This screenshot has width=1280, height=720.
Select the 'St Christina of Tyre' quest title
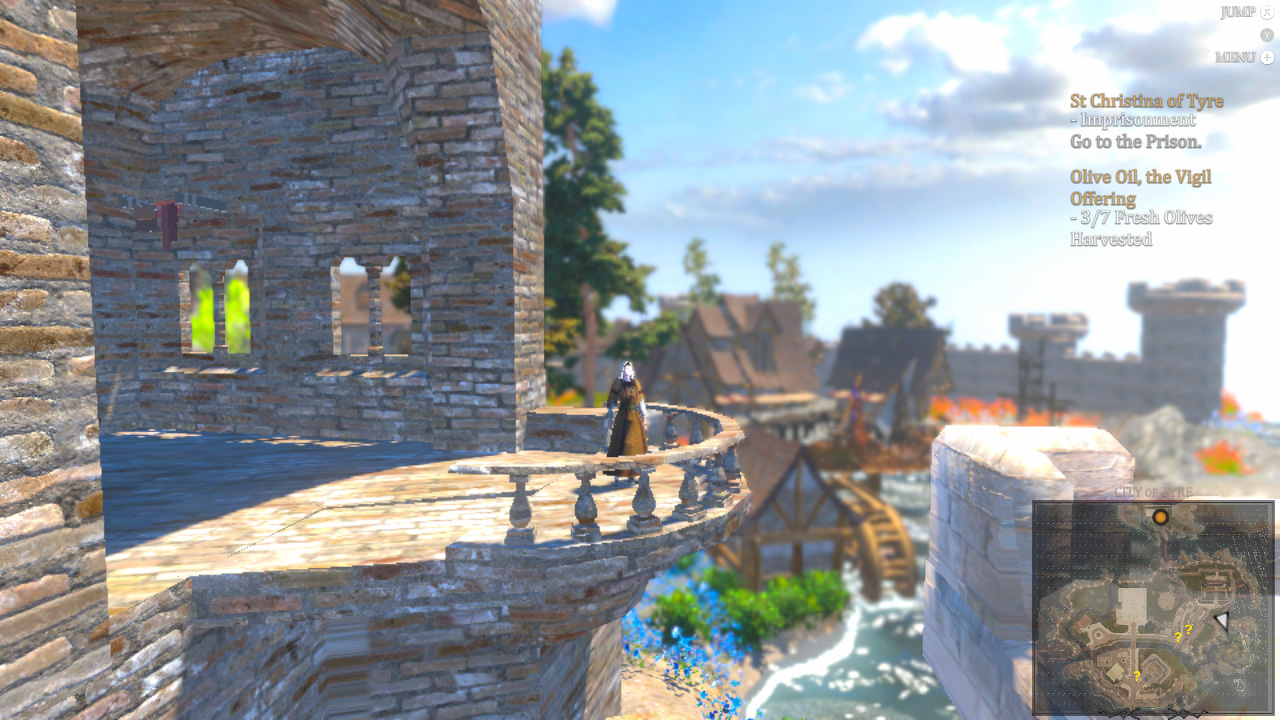pyautogui.click(x=1148, y=100)
